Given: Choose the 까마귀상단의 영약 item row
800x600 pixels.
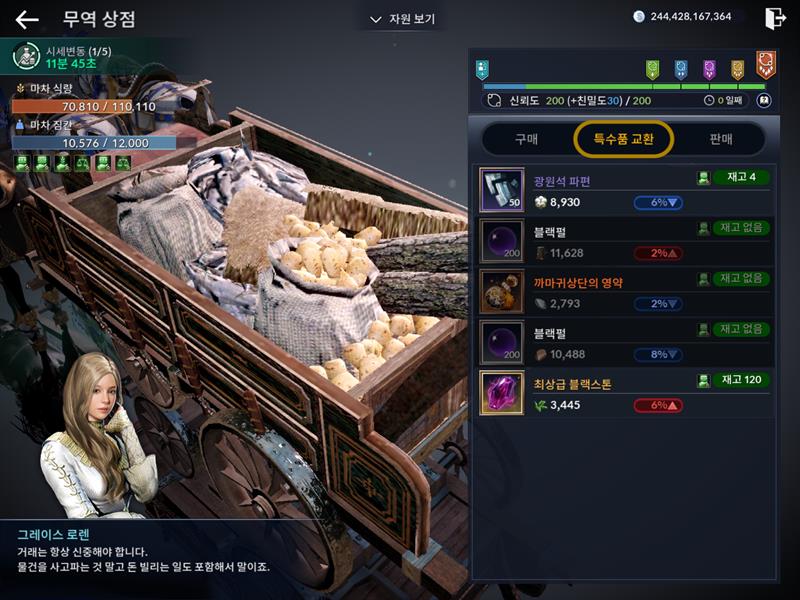Looking at the screenshot, I should click(624, 292).
